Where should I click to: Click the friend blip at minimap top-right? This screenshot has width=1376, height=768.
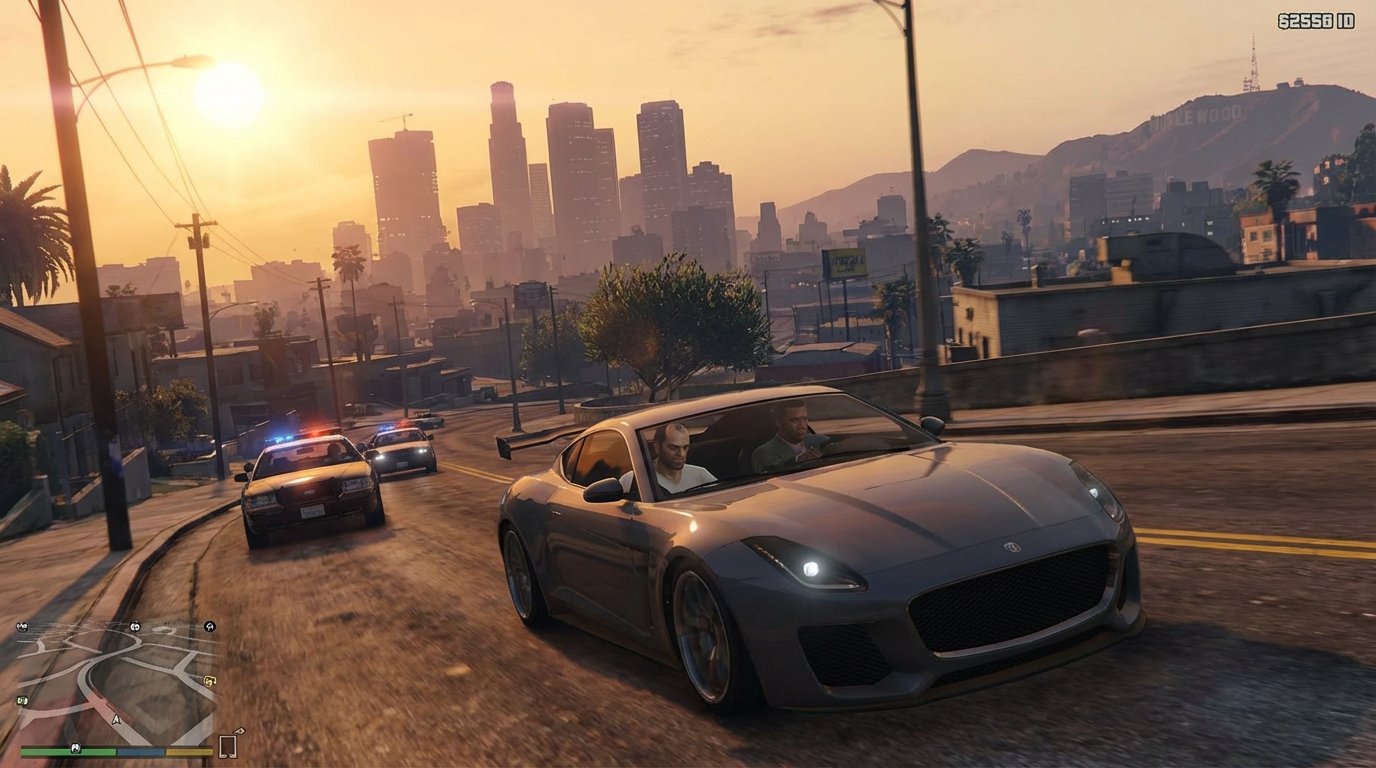pyautogui.click(x=209, y=627)
